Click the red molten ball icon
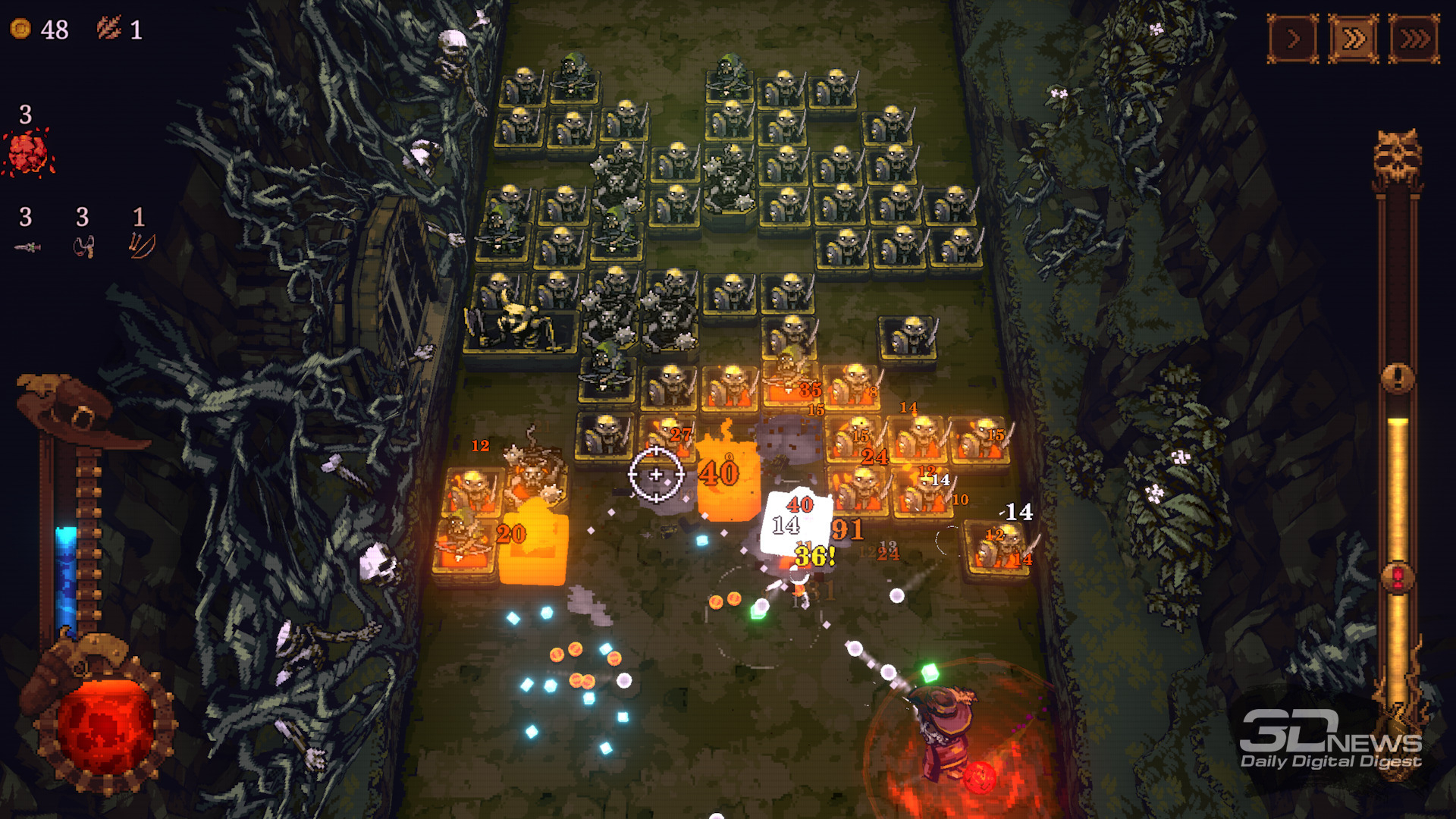 [x=28, y=152]
